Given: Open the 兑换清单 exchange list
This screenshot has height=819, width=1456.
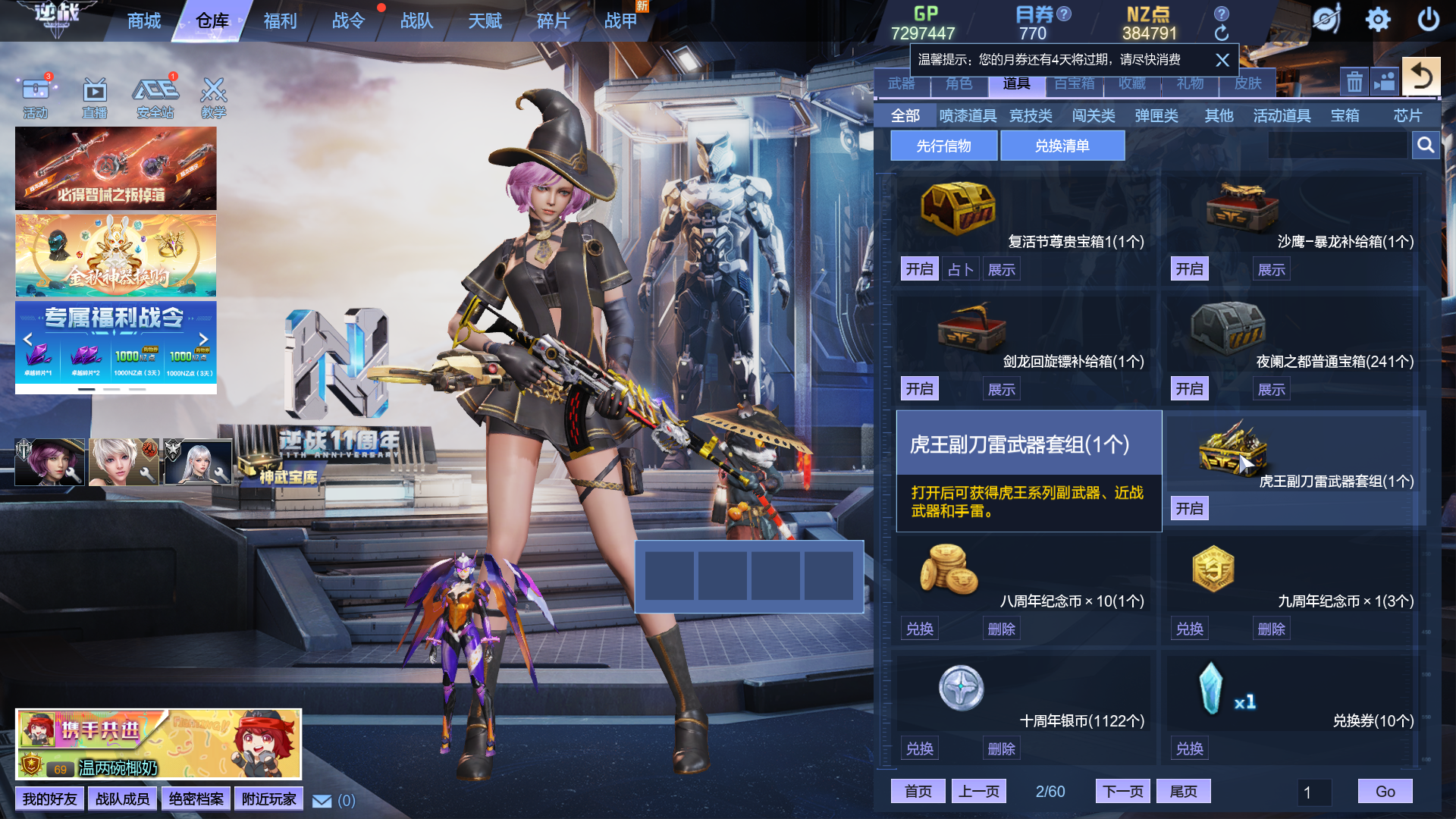Looking at the screenshot, I should coord(1062,146).
